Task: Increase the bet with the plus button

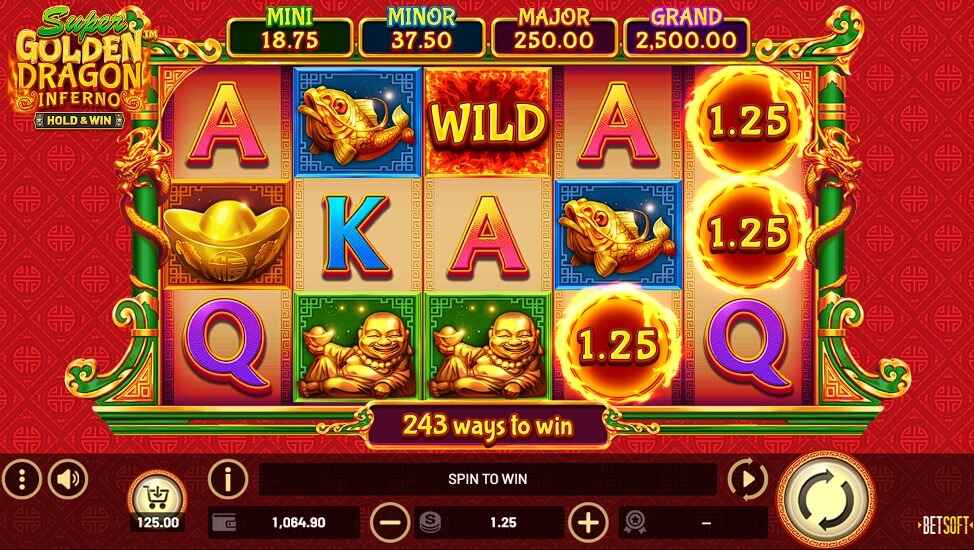Action: (x=588, y=521)
